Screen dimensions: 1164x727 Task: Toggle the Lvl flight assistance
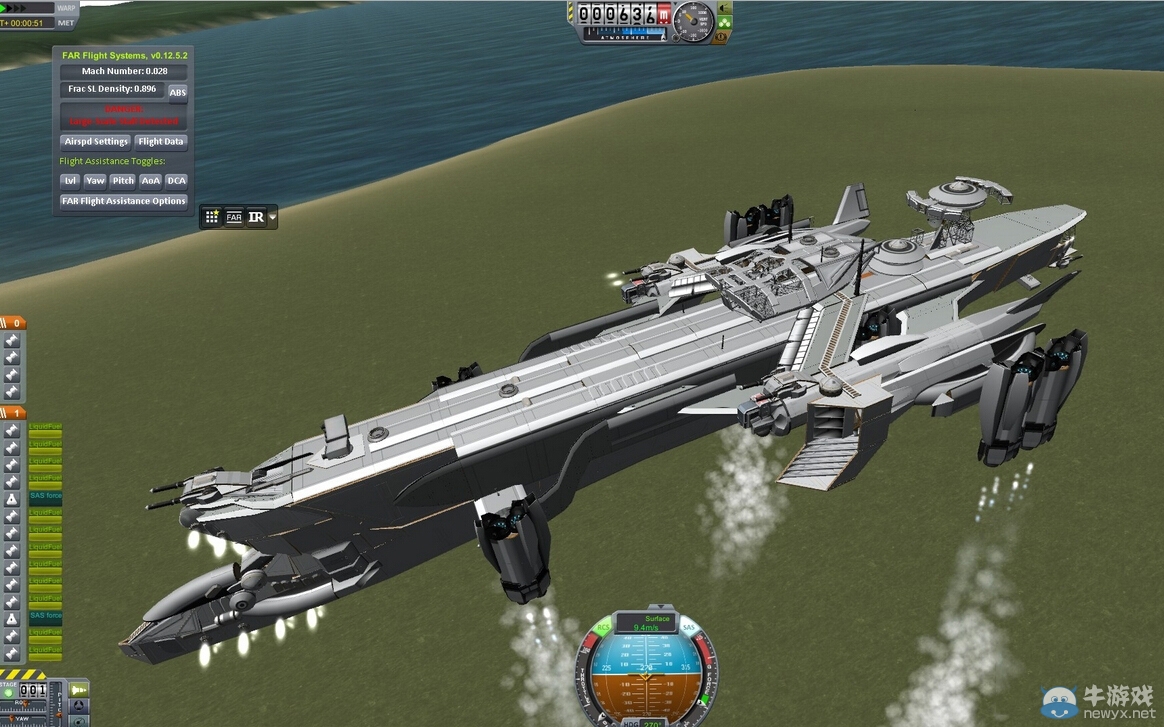coord(70,181)
